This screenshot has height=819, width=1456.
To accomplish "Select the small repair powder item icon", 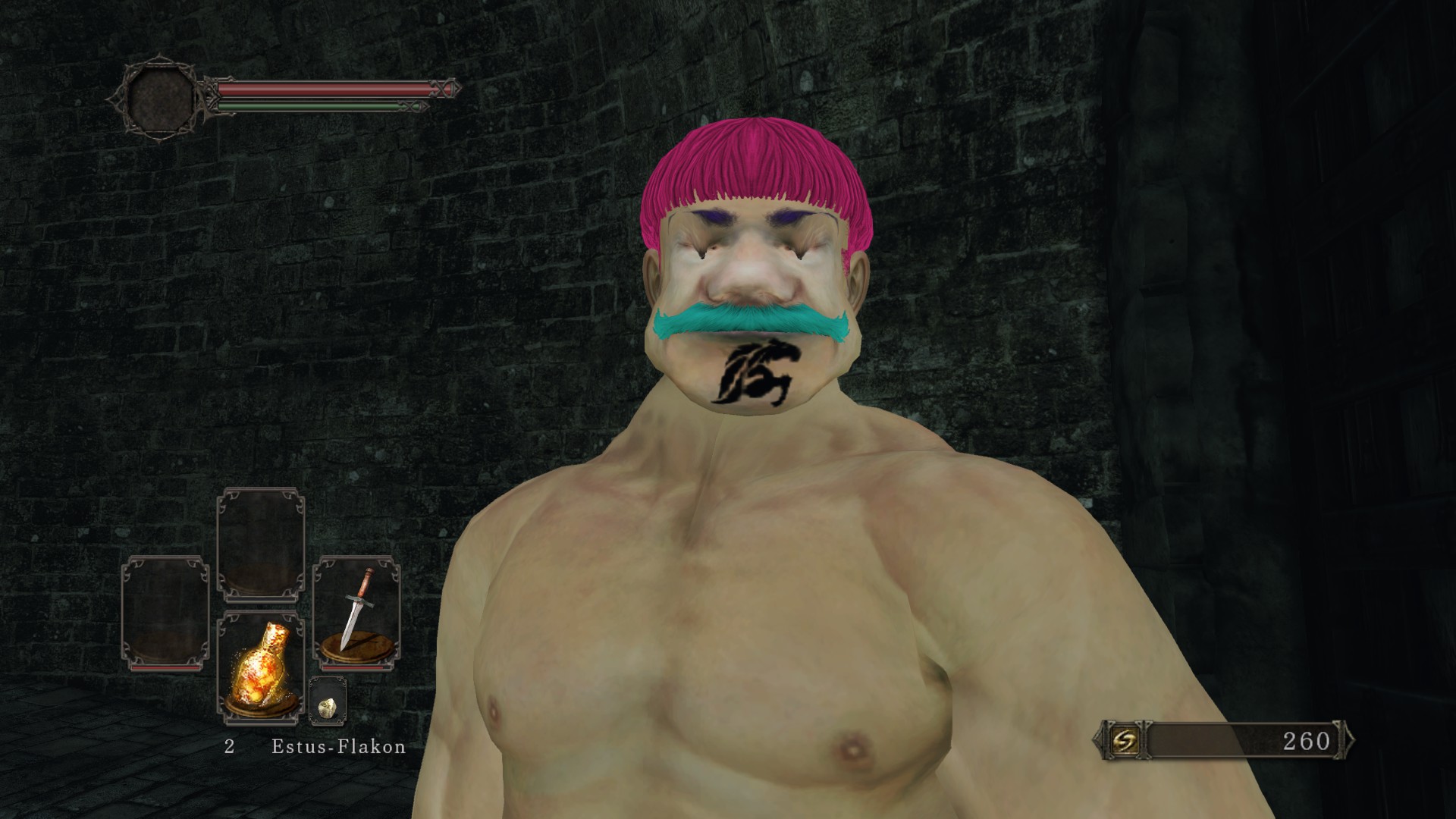I will point(328,707).
